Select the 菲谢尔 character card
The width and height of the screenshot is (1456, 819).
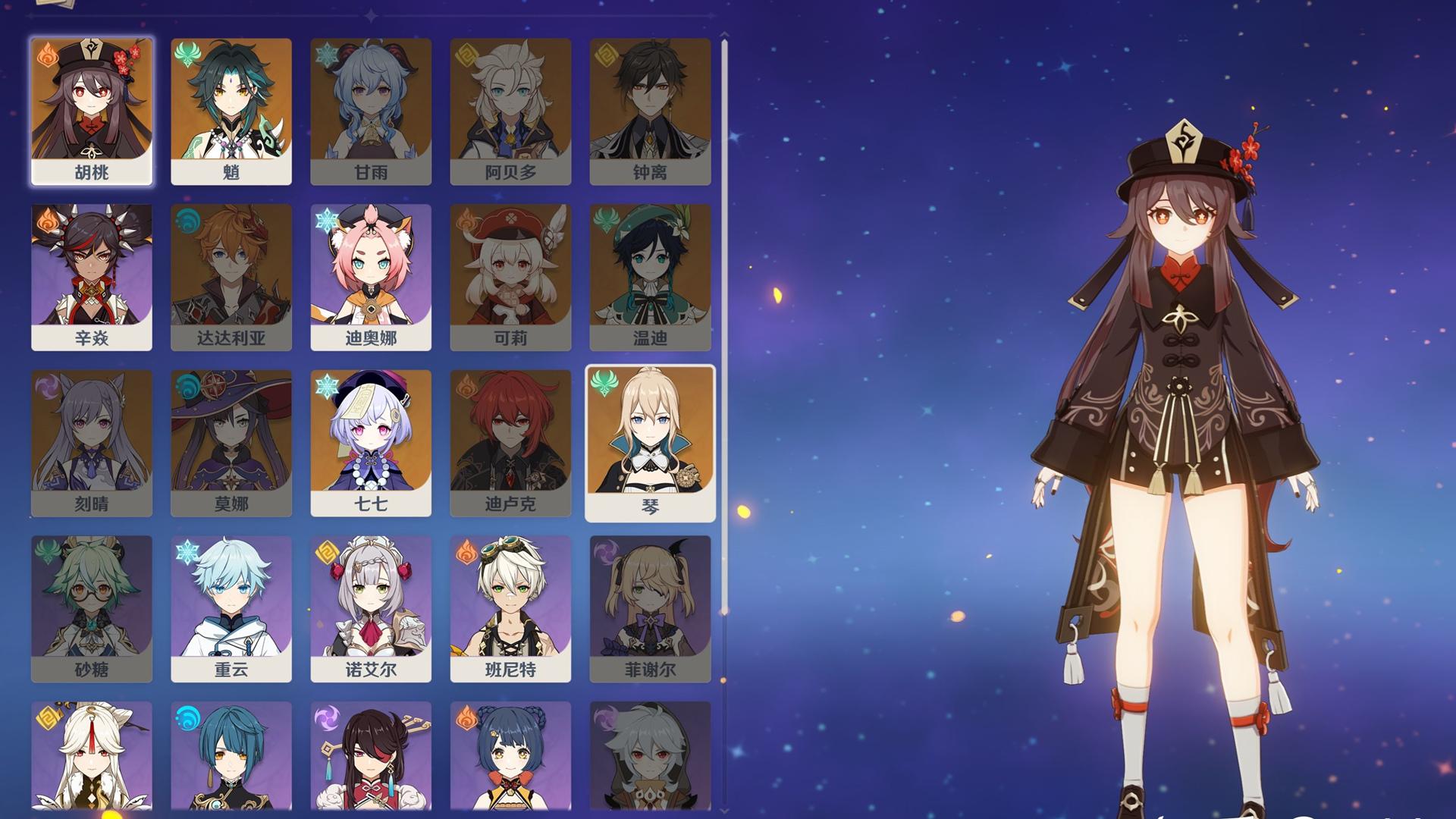tap(650, 608)
